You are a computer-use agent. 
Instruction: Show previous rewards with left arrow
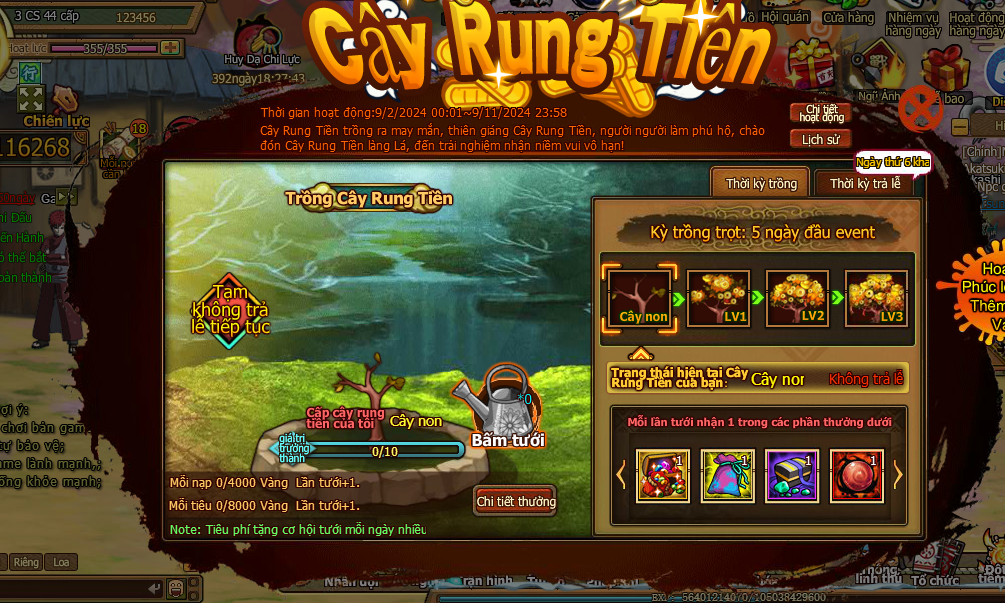(621, 476)
